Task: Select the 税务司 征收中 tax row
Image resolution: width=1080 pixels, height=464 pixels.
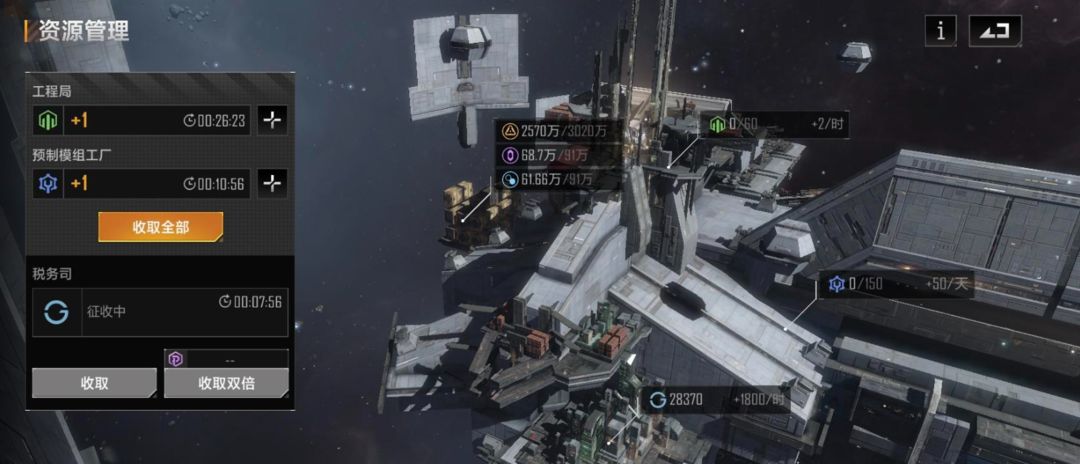Action: 160,312
